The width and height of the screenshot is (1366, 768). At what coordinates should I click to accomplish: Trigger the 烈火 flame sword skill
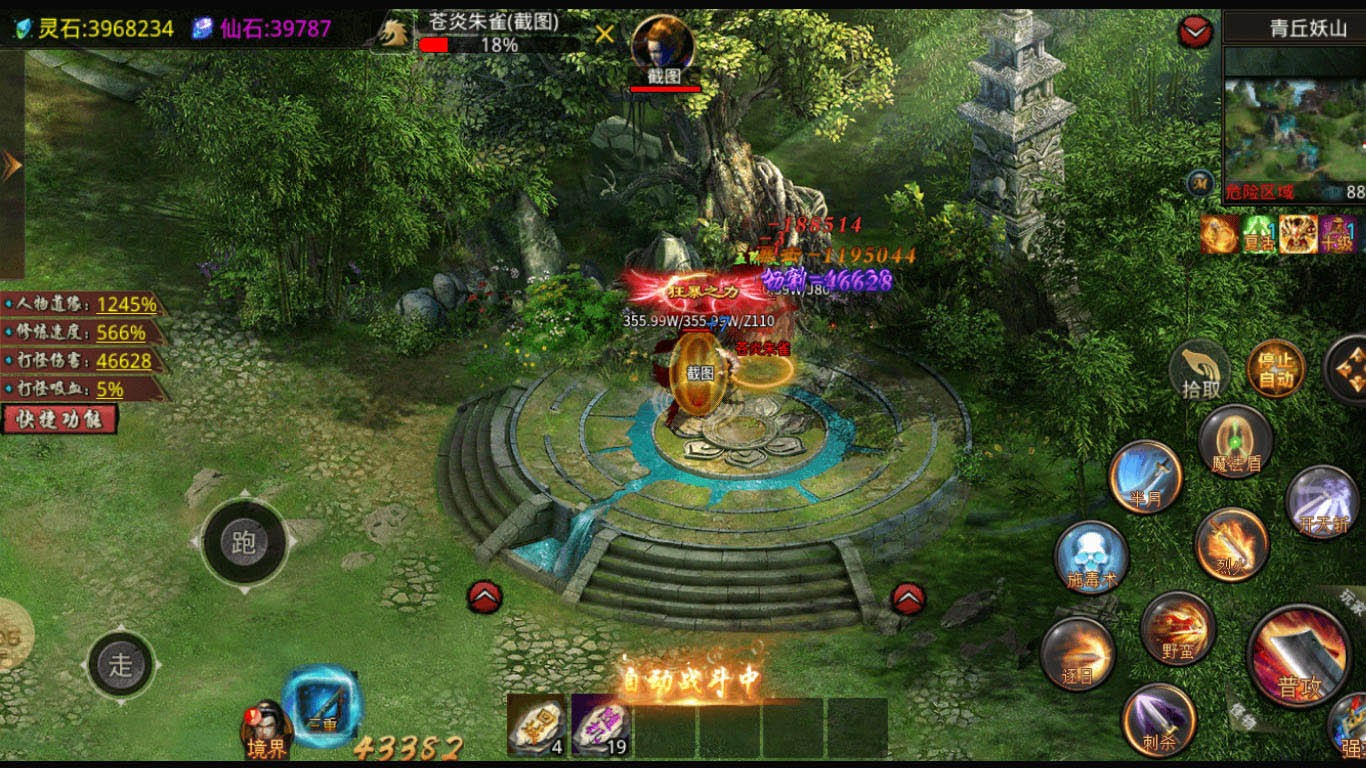(1232, 544)
